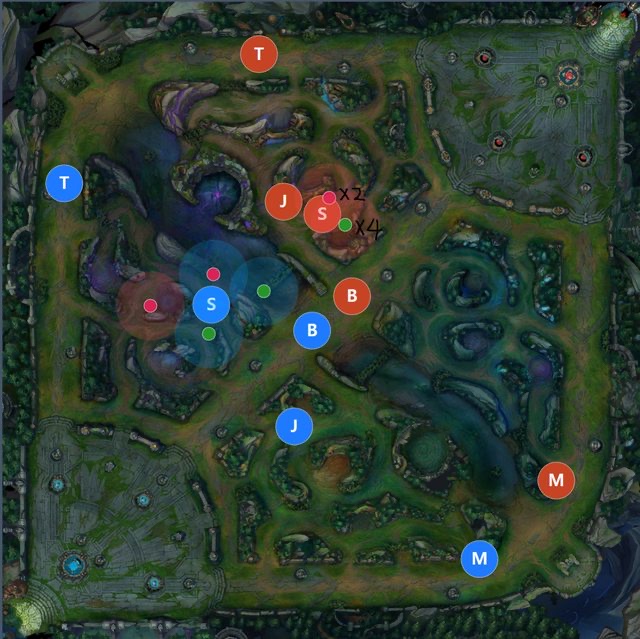Select the pink dot labeled x2
The image size is (640, 639).
[x=329, y=197]
